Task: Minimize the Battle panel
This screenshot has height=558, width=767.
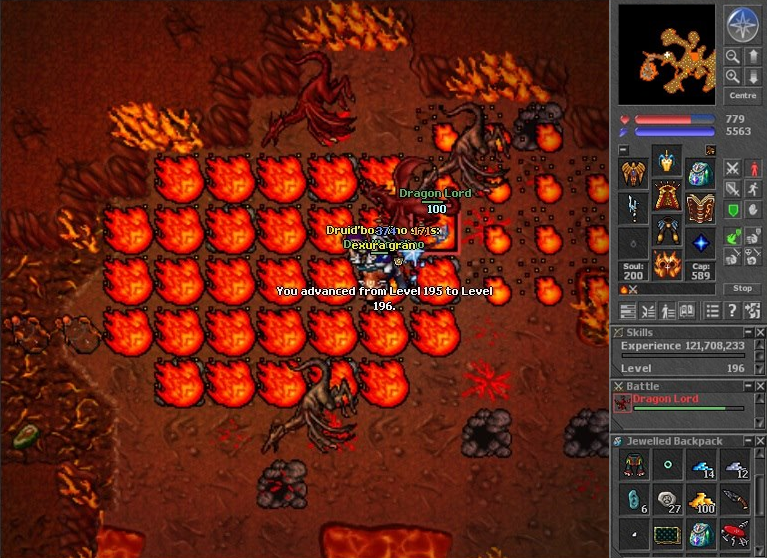Action: click(747, 386)
